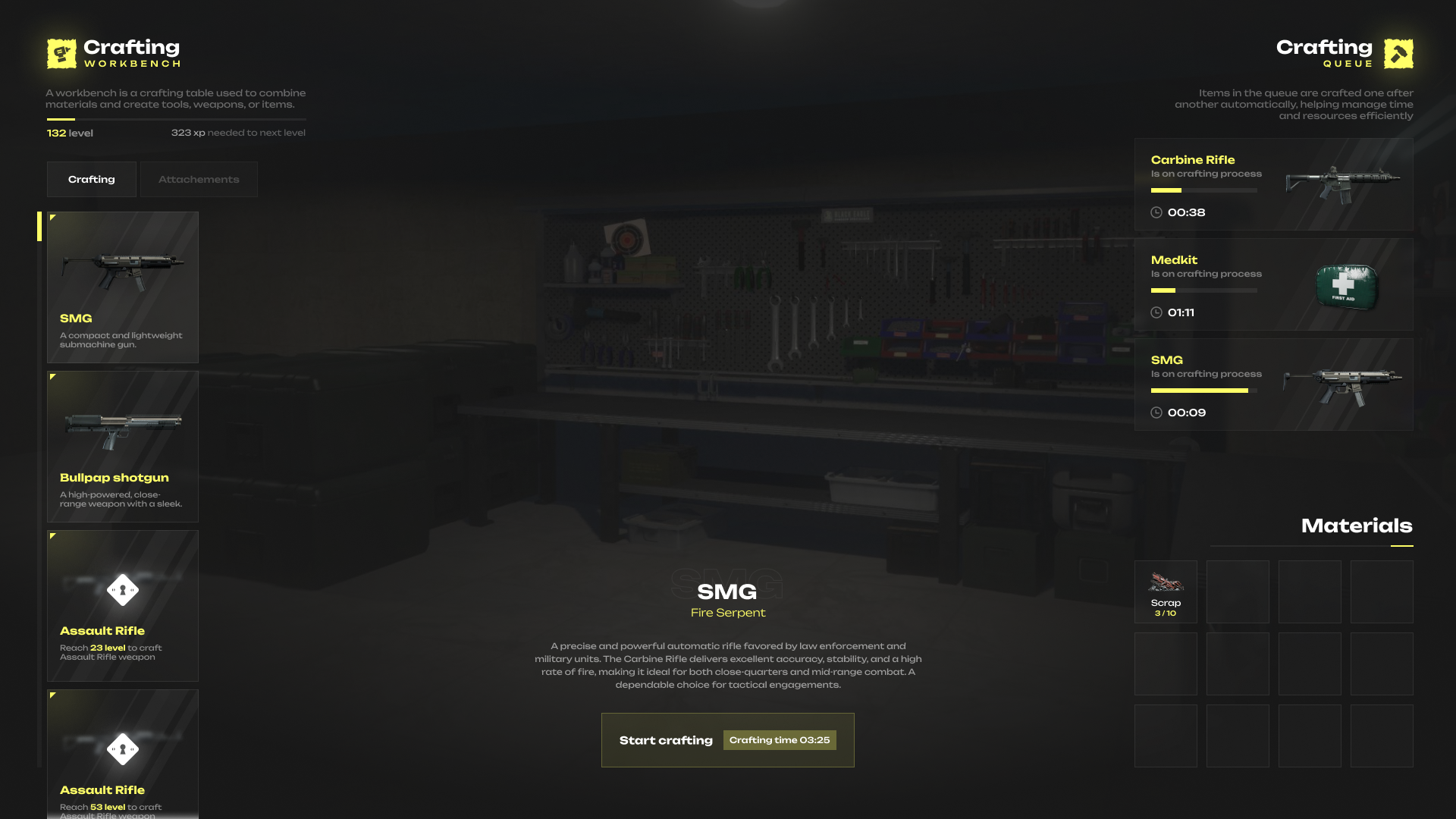Click the clock icon on the SMG queue entry
Screen dimensions: 1456x819
pyautogui.click(x=1156, y=413)
